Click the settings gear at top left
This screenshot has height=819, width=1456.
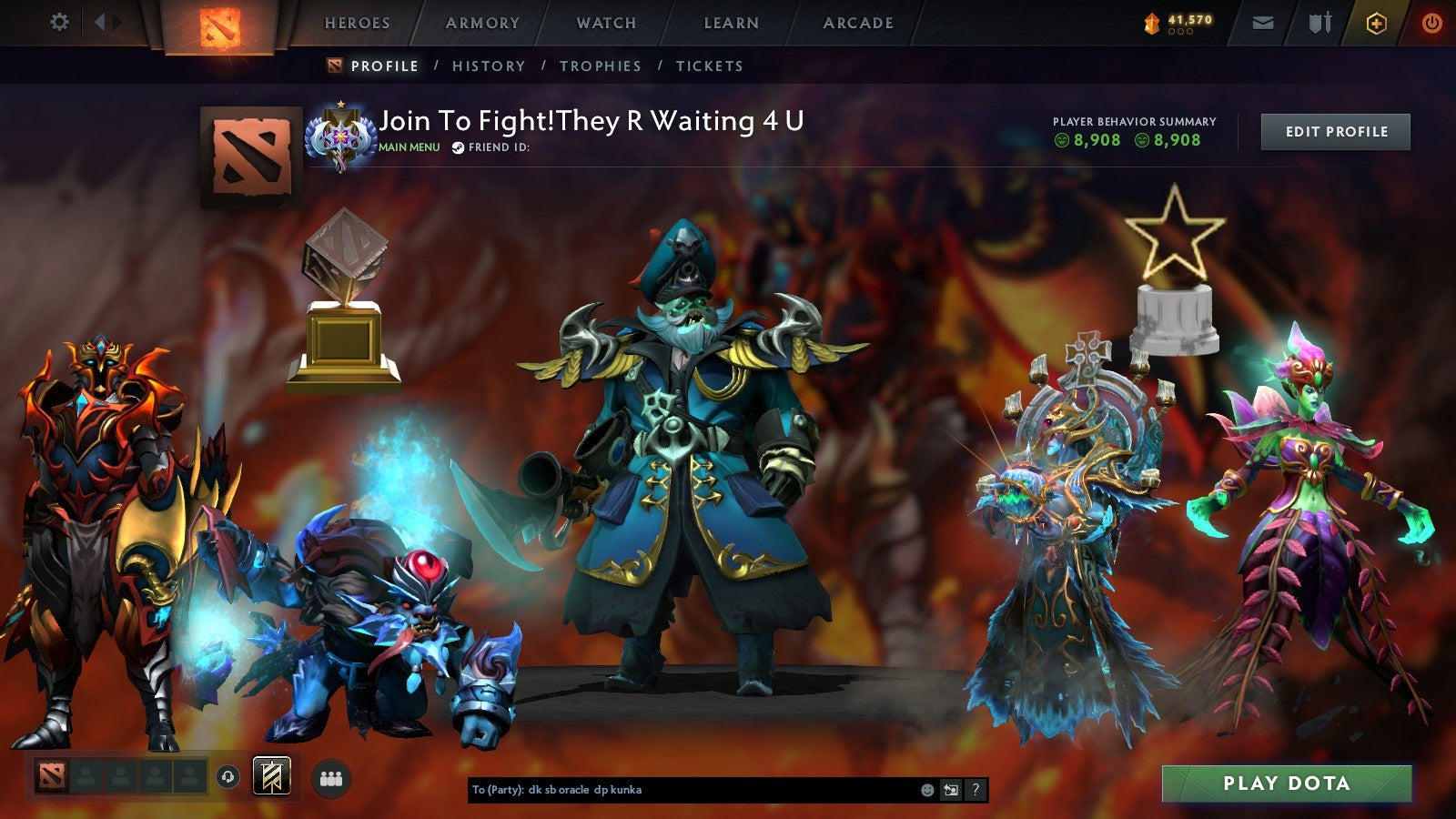click(59, 20)
